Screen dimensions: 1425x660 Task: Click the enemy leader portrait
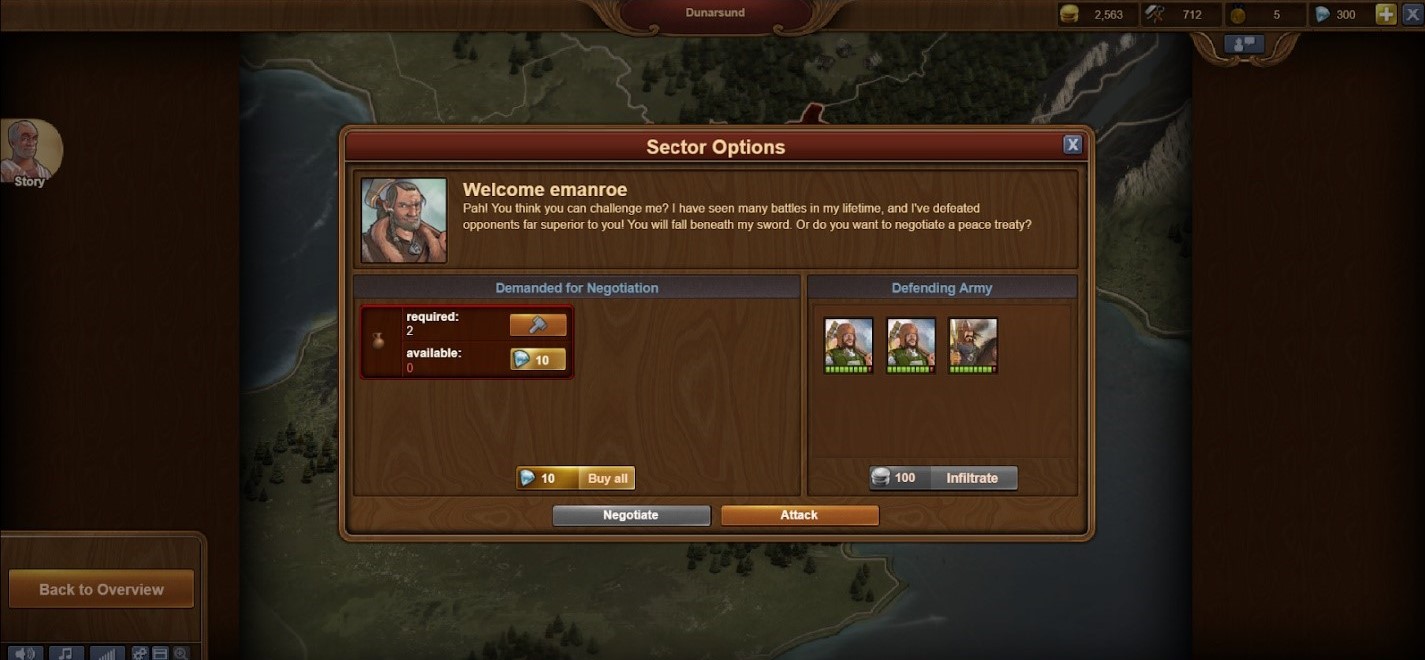(404, 221)
